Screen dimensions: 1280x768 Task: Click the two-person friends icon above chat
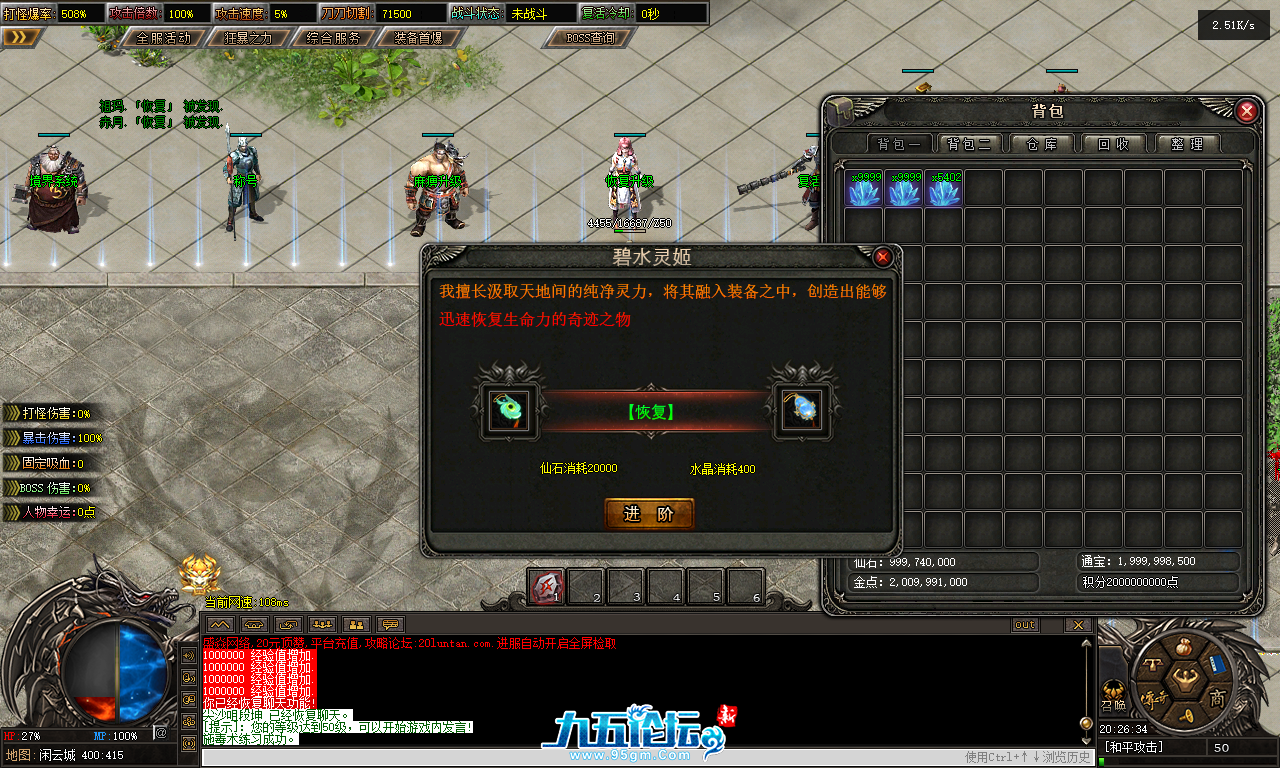pyautogui.click(x=357, y=623)
